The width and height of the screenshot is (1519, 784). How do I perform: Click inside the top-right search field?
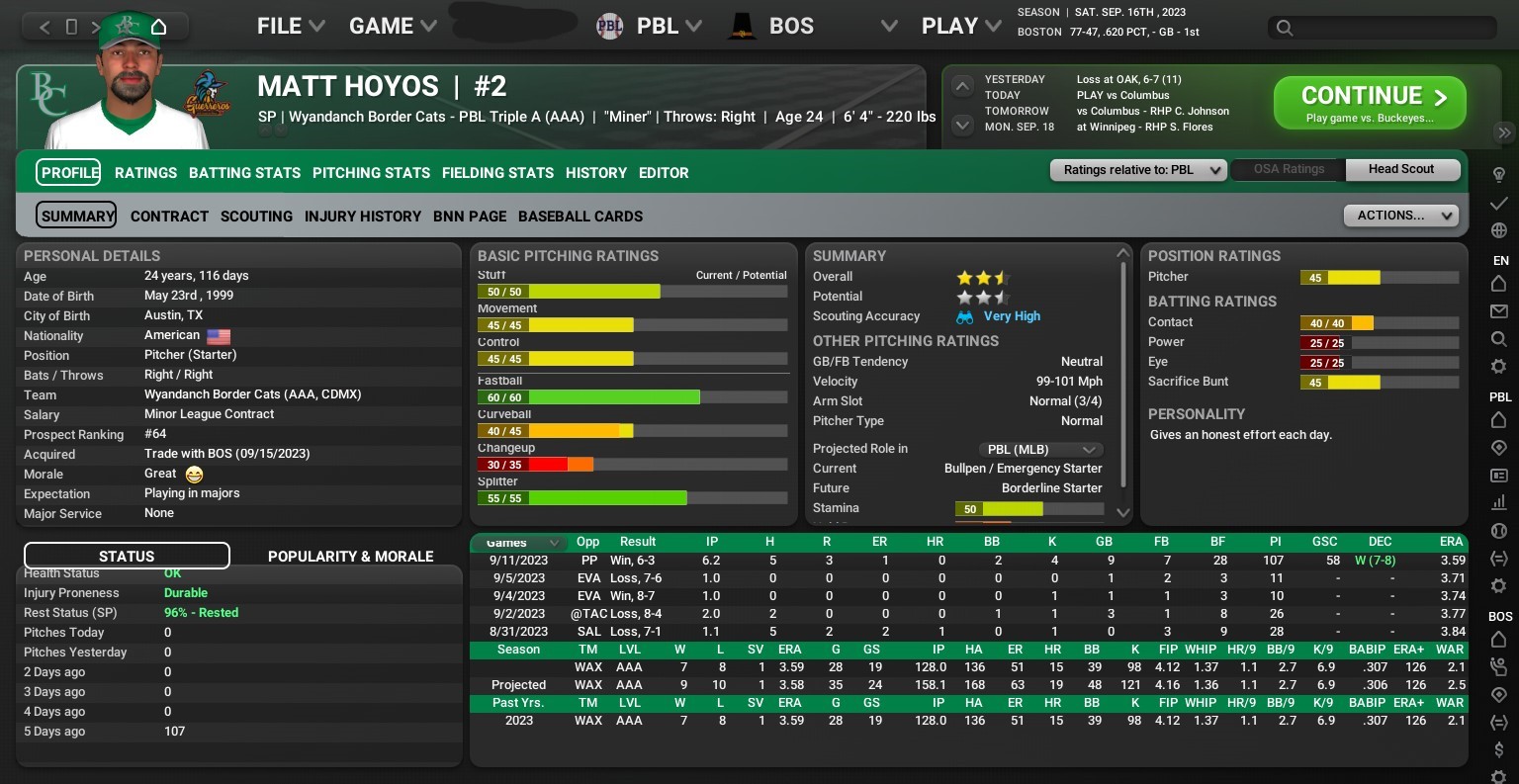click(x=1381, y=29)
